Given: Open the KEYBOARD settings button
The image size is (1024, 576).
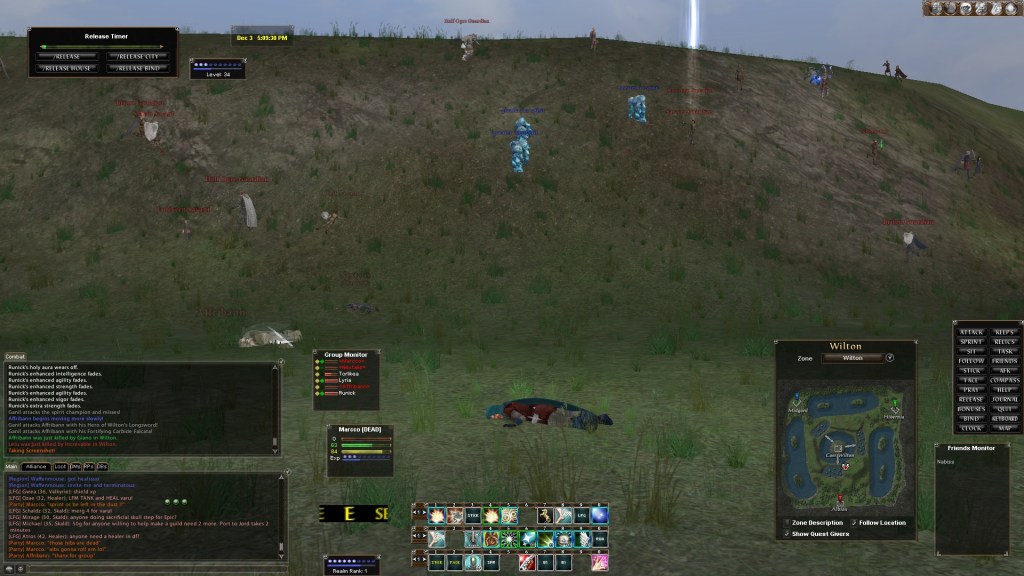Looking at the screenshot, I should click(1005, 419).
